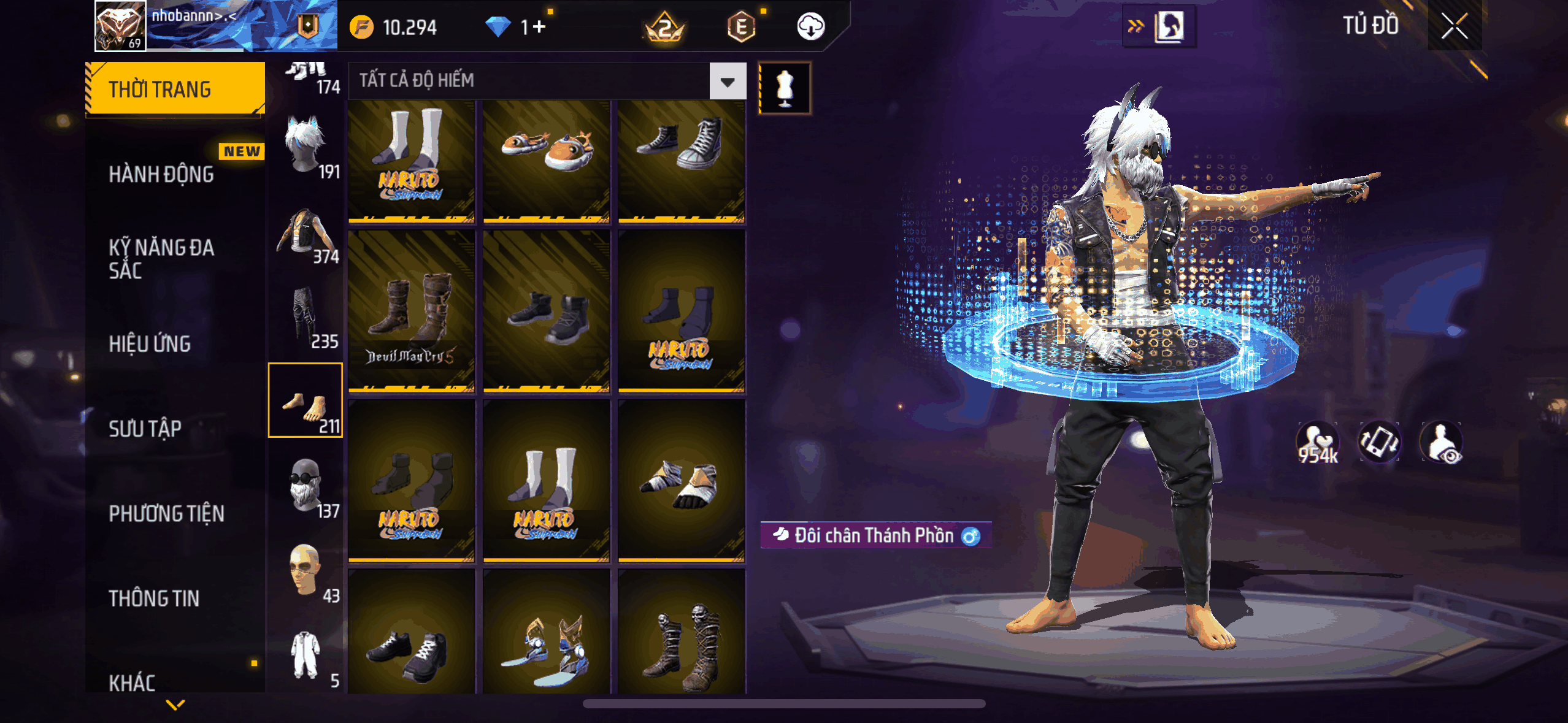This screenshot has width=1568, height=723.
Task: Click the mannequin outfit preview button
Action: [785, 88]
